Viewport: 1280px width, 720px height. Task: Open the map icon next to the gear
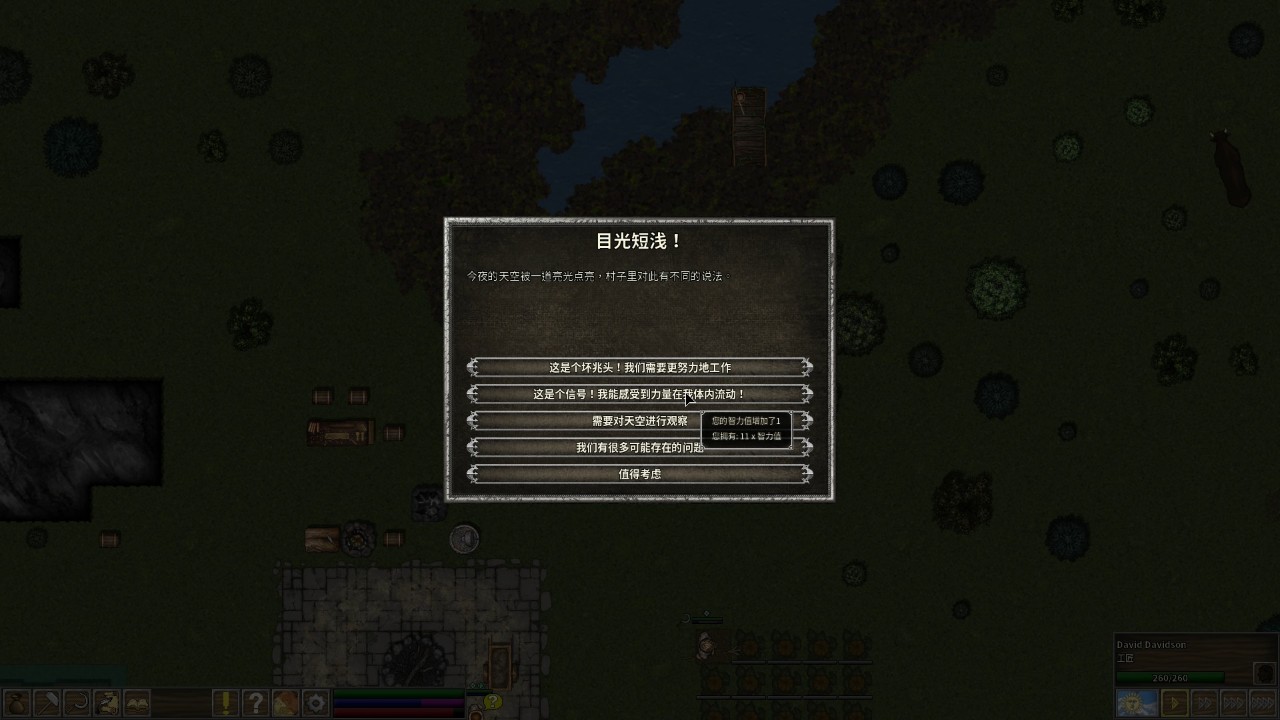point(287,705)
